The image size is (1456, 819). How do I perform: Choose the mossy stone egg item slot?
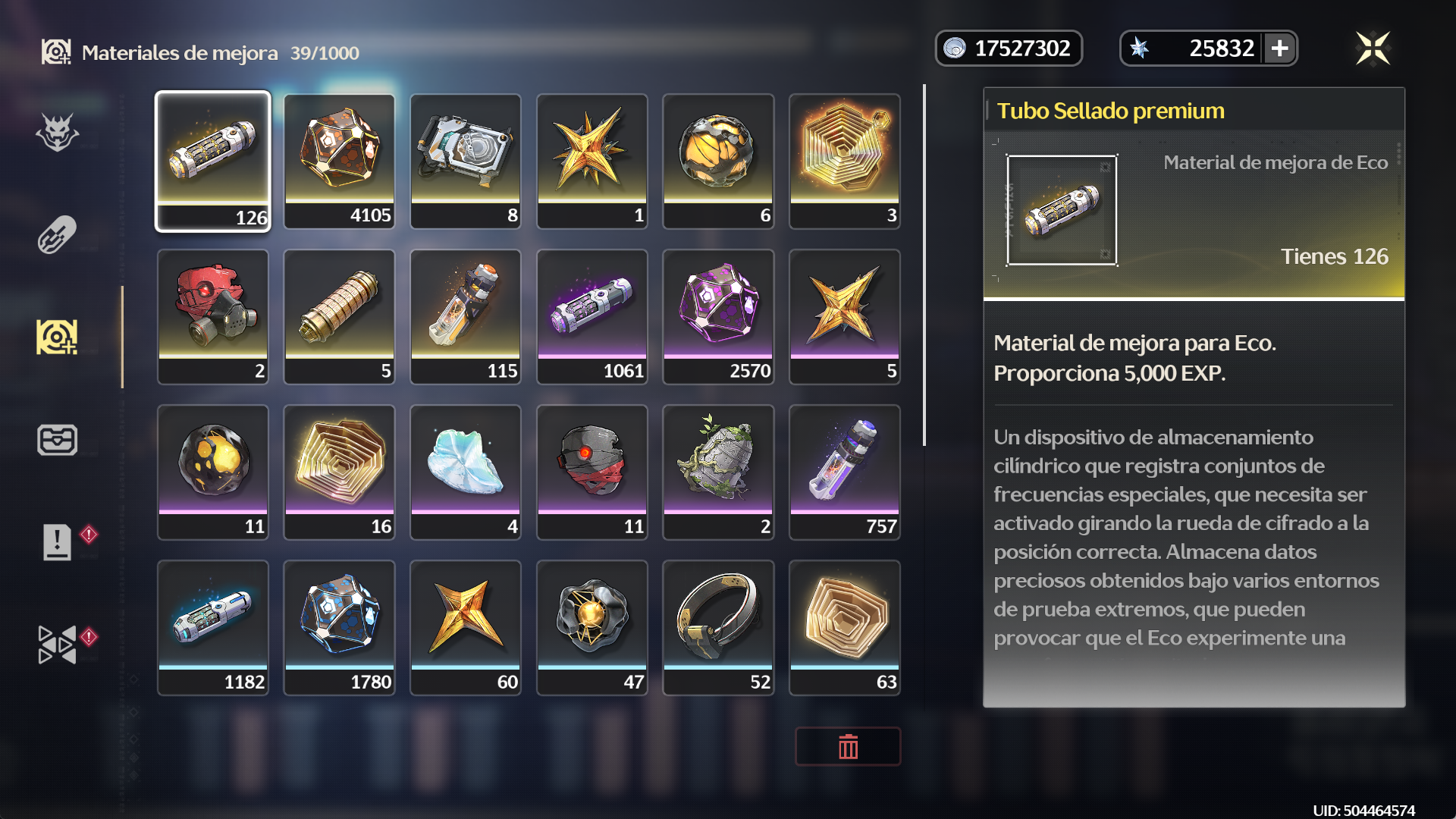click(718, 472)
